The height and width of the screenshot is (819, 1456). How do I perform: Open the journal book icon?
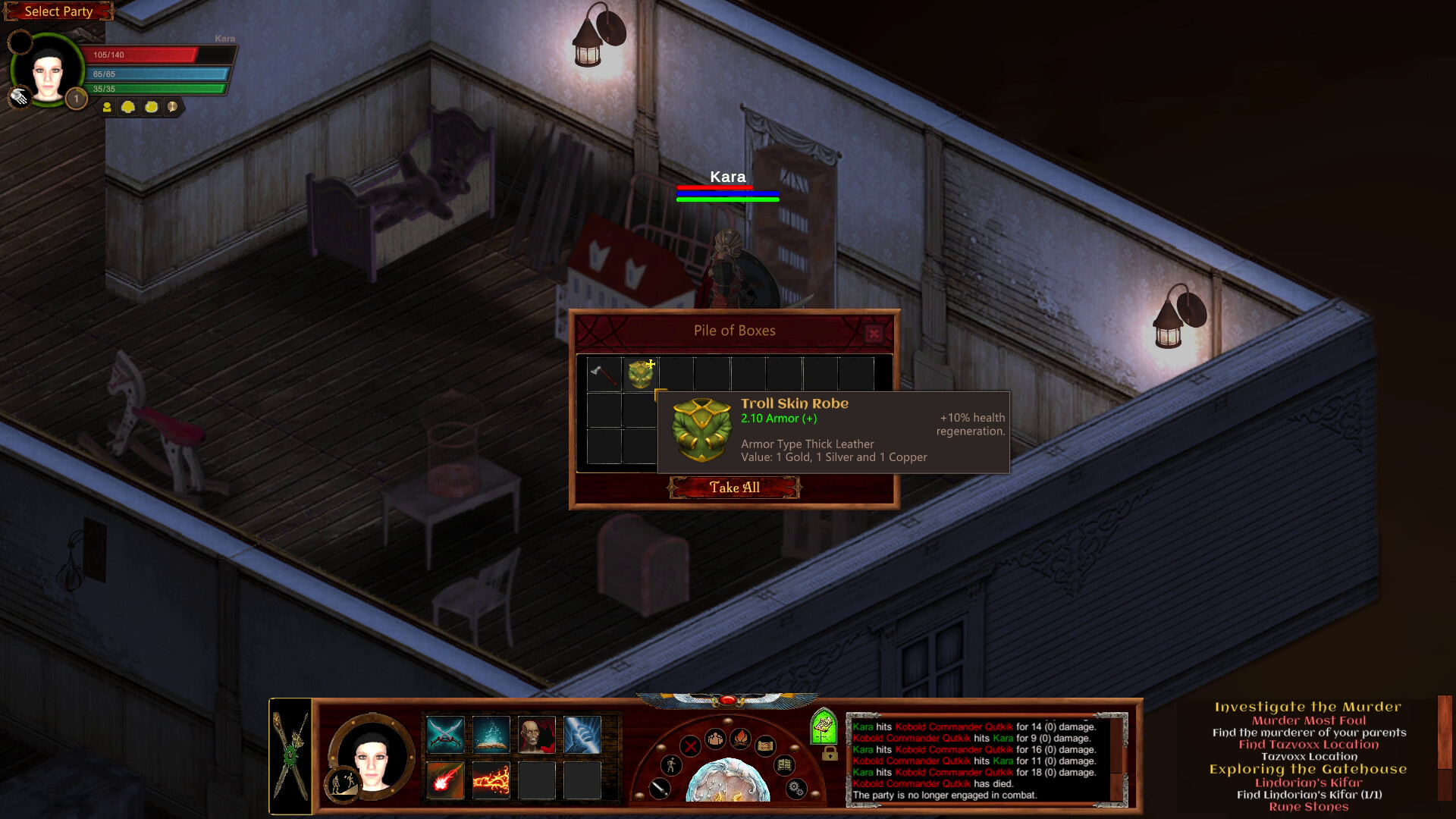784,764
